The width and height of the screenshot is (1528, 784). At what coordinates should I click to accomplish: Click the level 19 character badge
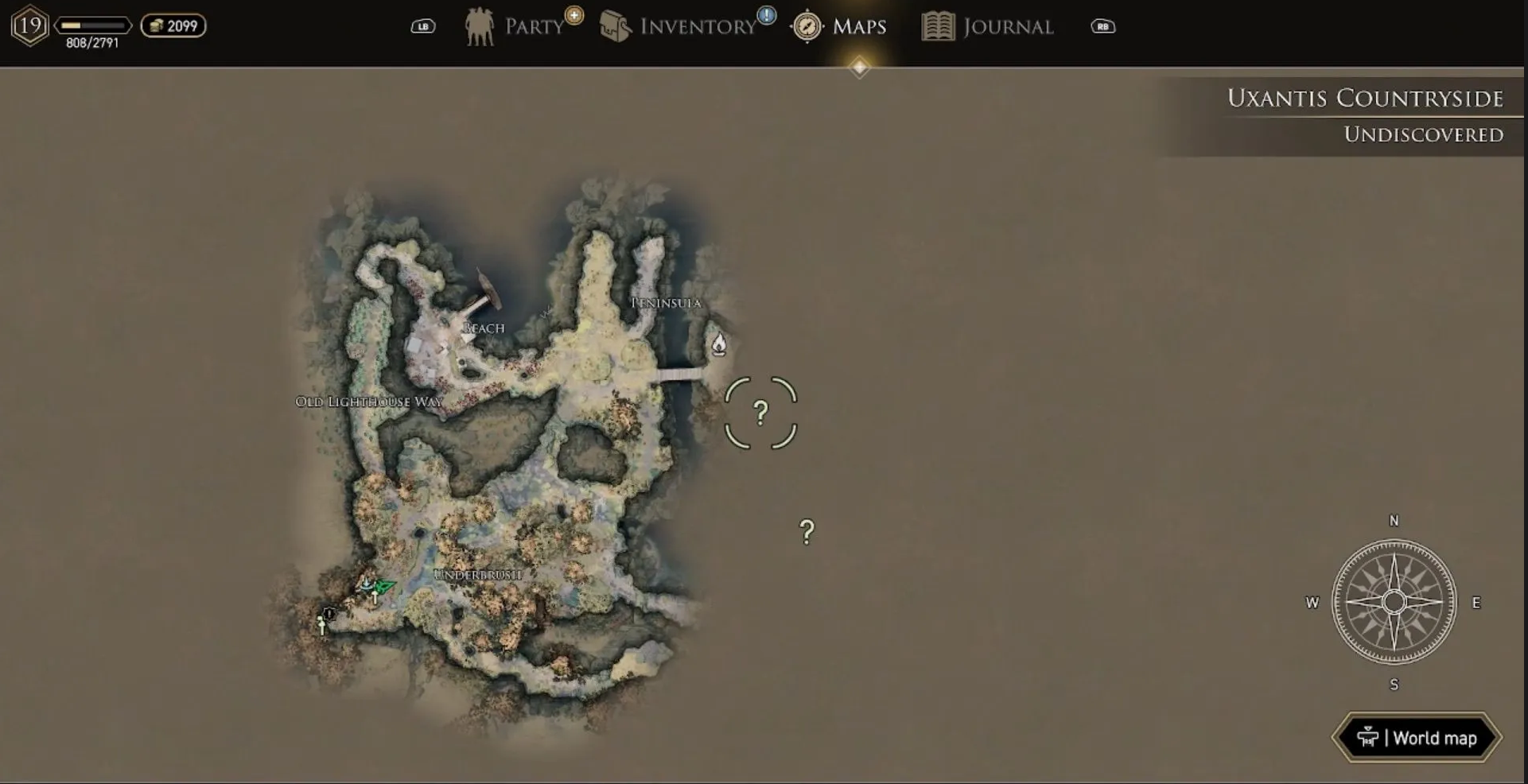point(30,25)
